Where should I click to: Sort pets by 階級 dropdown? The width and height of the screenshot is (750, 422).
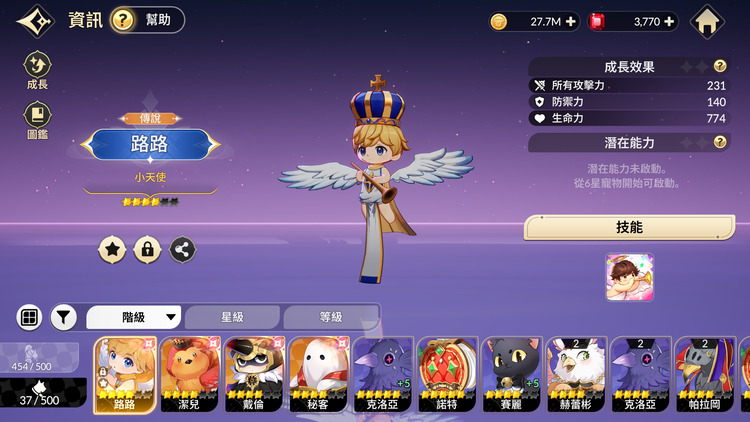(x=134, y=317)
